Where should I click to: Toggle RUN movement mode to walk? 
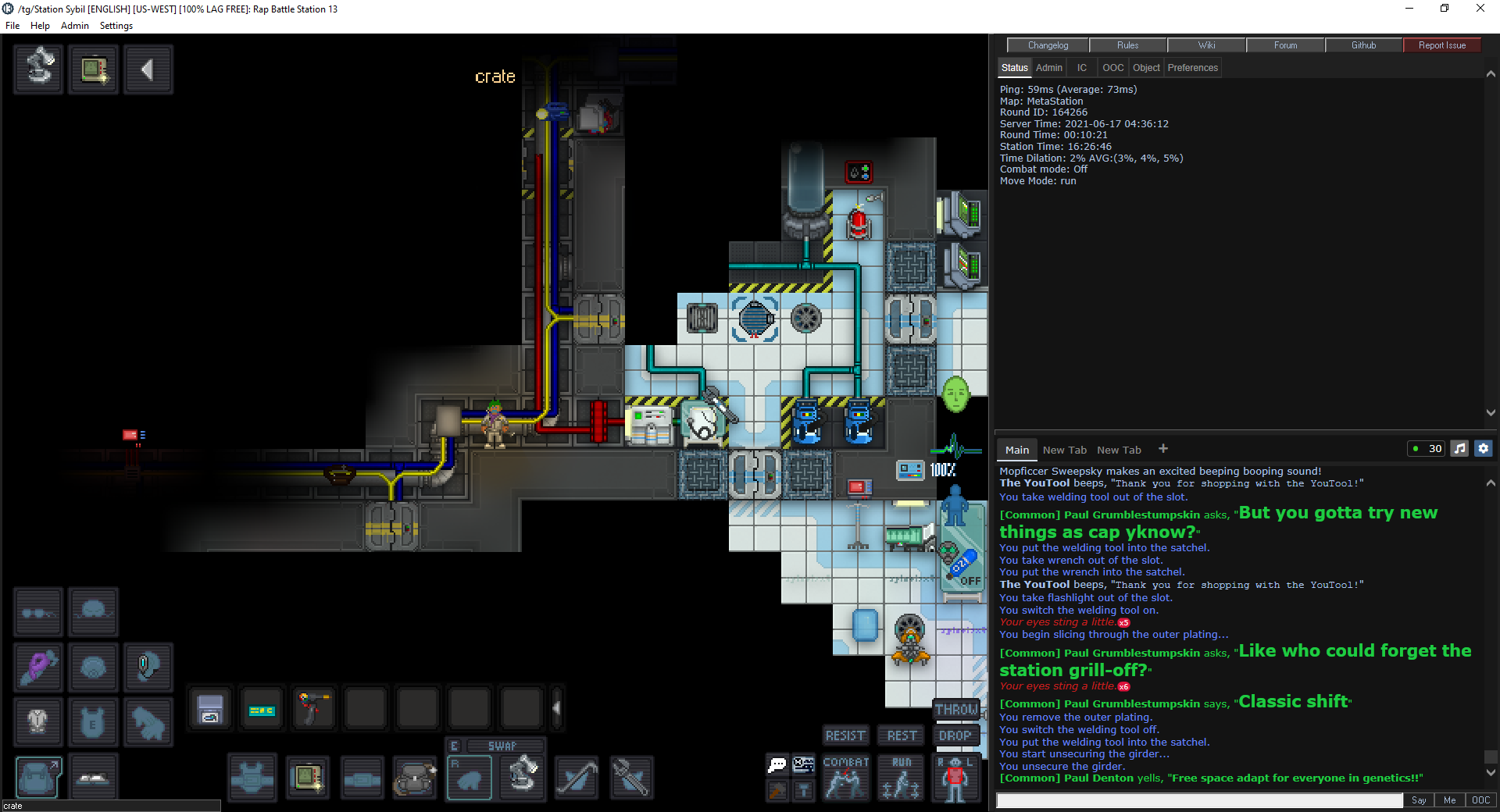(x=901, y=778)
